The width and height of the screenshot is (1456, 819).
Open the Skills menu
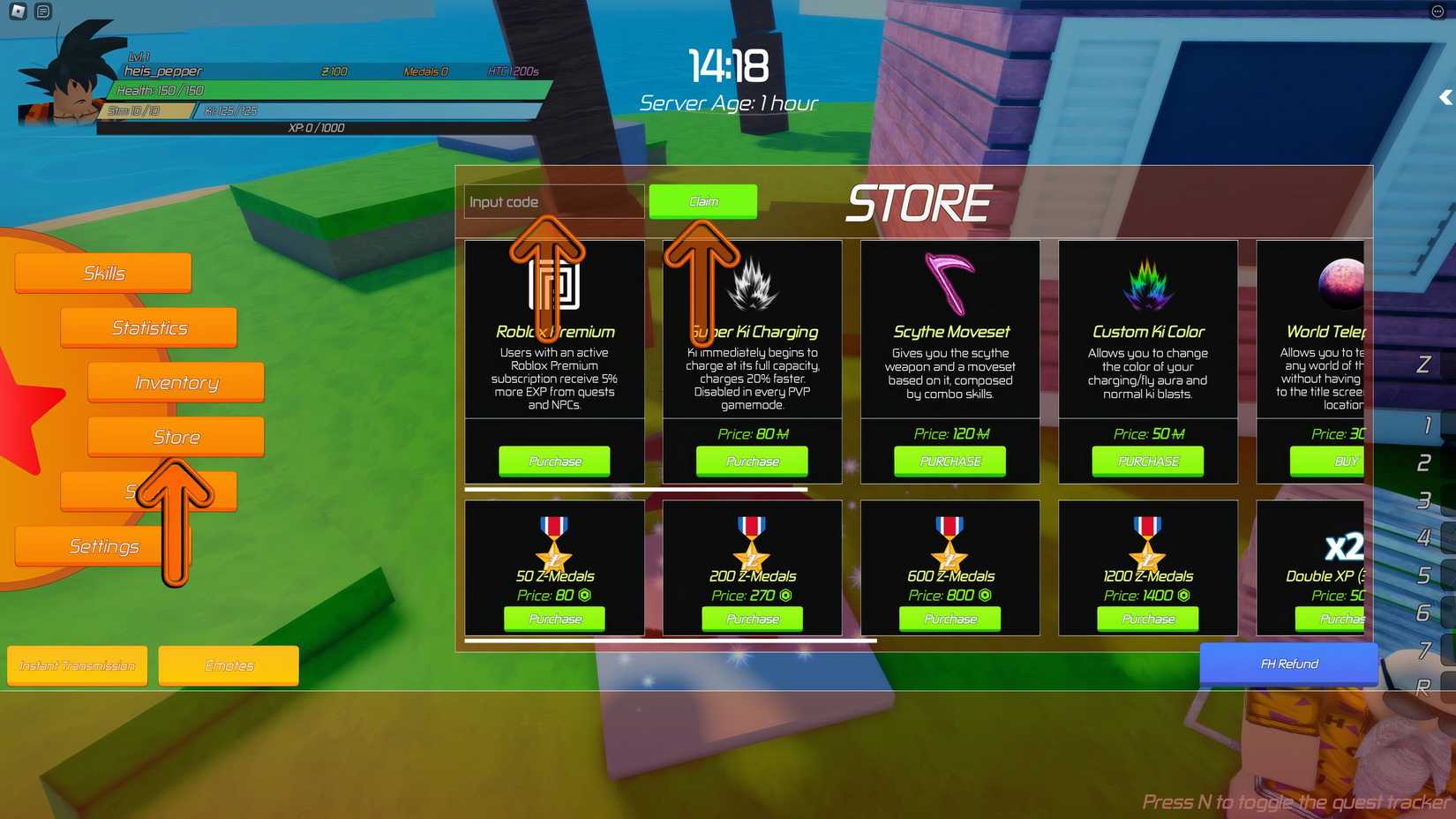click(102, 272)
